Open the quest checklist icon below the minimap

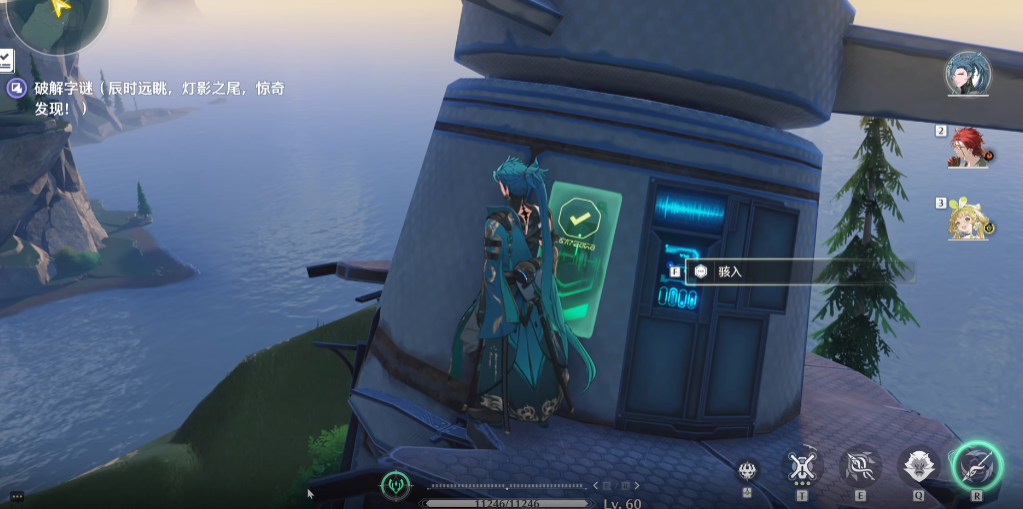(6, 60)
